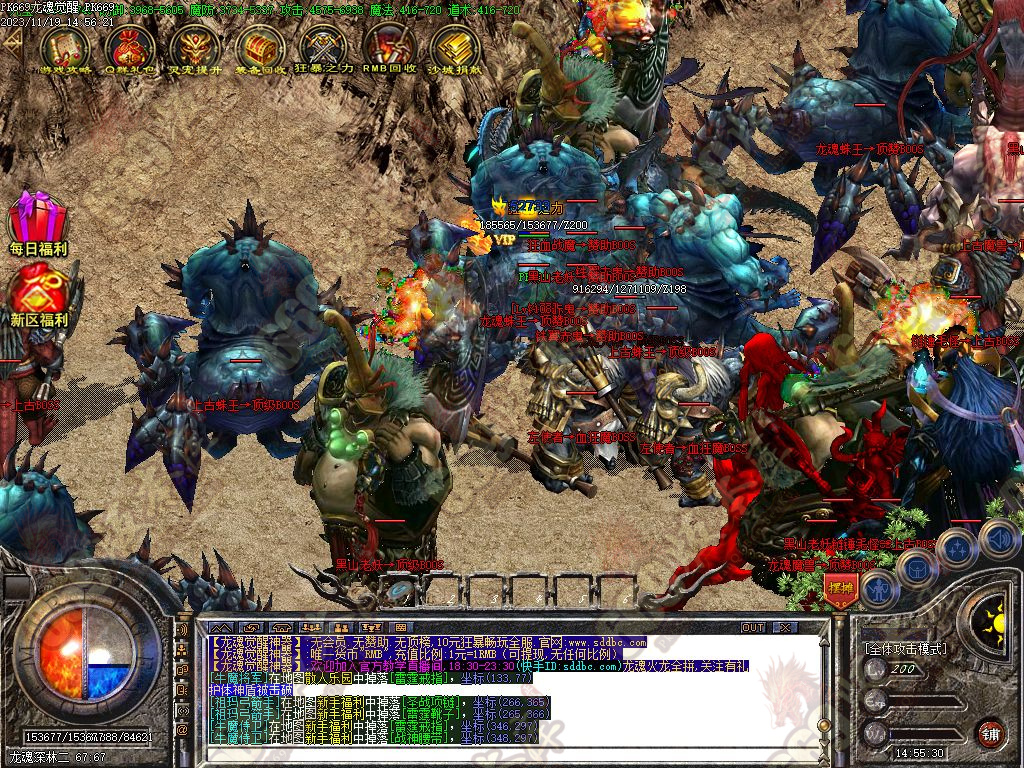Open the bag round button
1024x768 pixels.
[x=917, y=568]
